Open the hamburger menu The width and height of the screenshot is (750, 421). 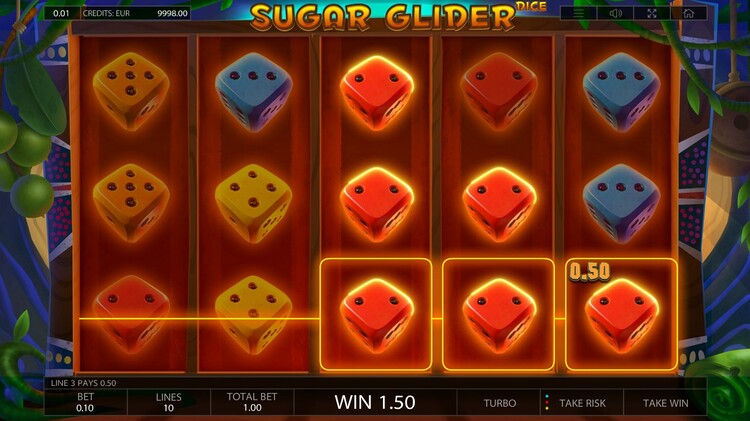coord(579,13)
